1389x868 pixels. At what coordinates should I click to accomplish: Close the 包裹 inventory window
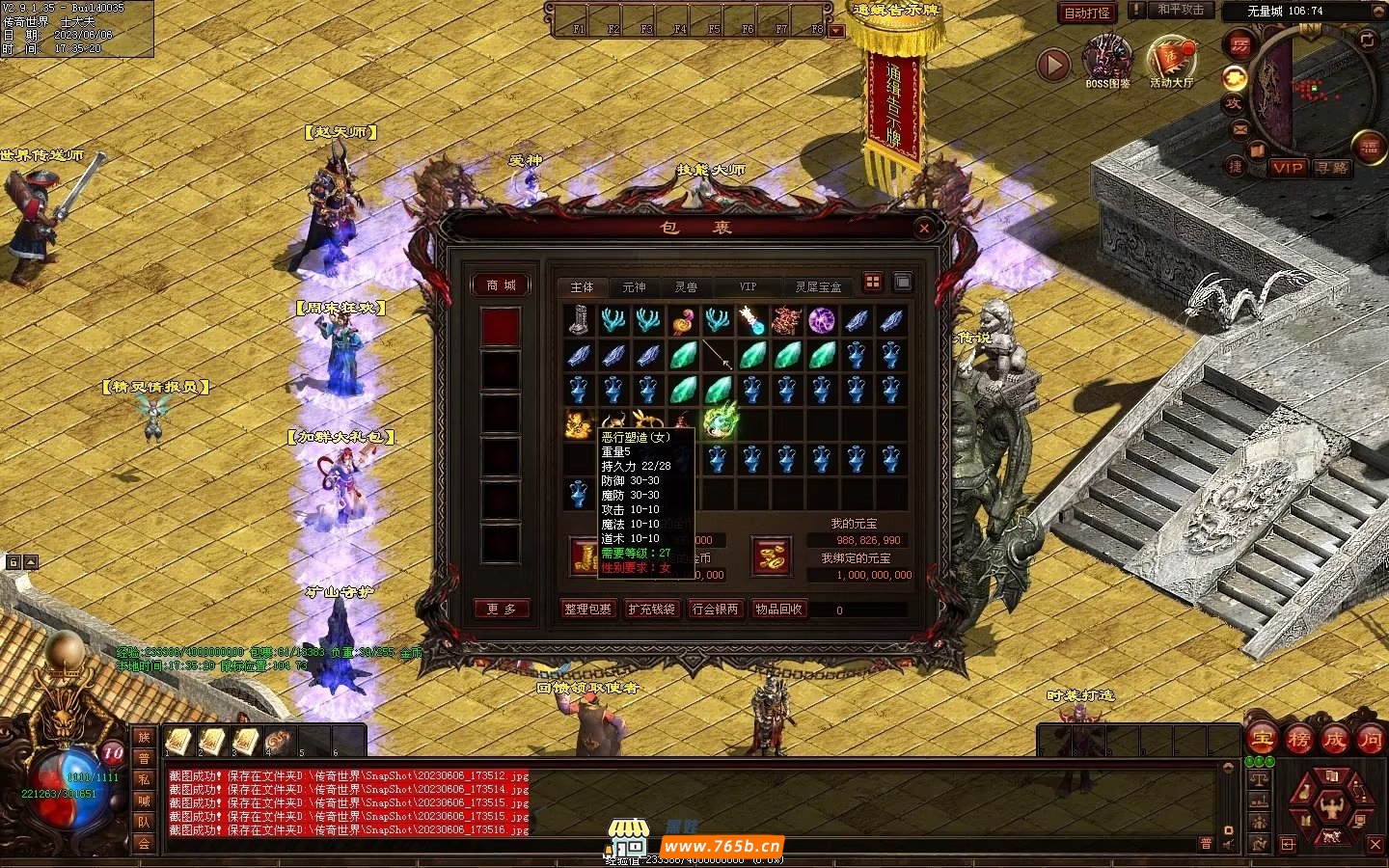(924, 229)
